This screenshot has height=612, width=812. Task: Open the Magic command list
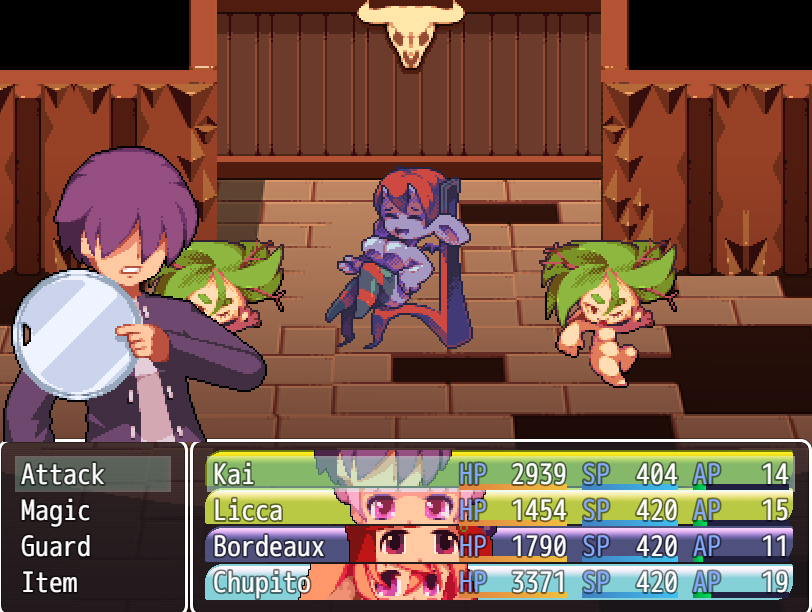(x=92, y=511)
